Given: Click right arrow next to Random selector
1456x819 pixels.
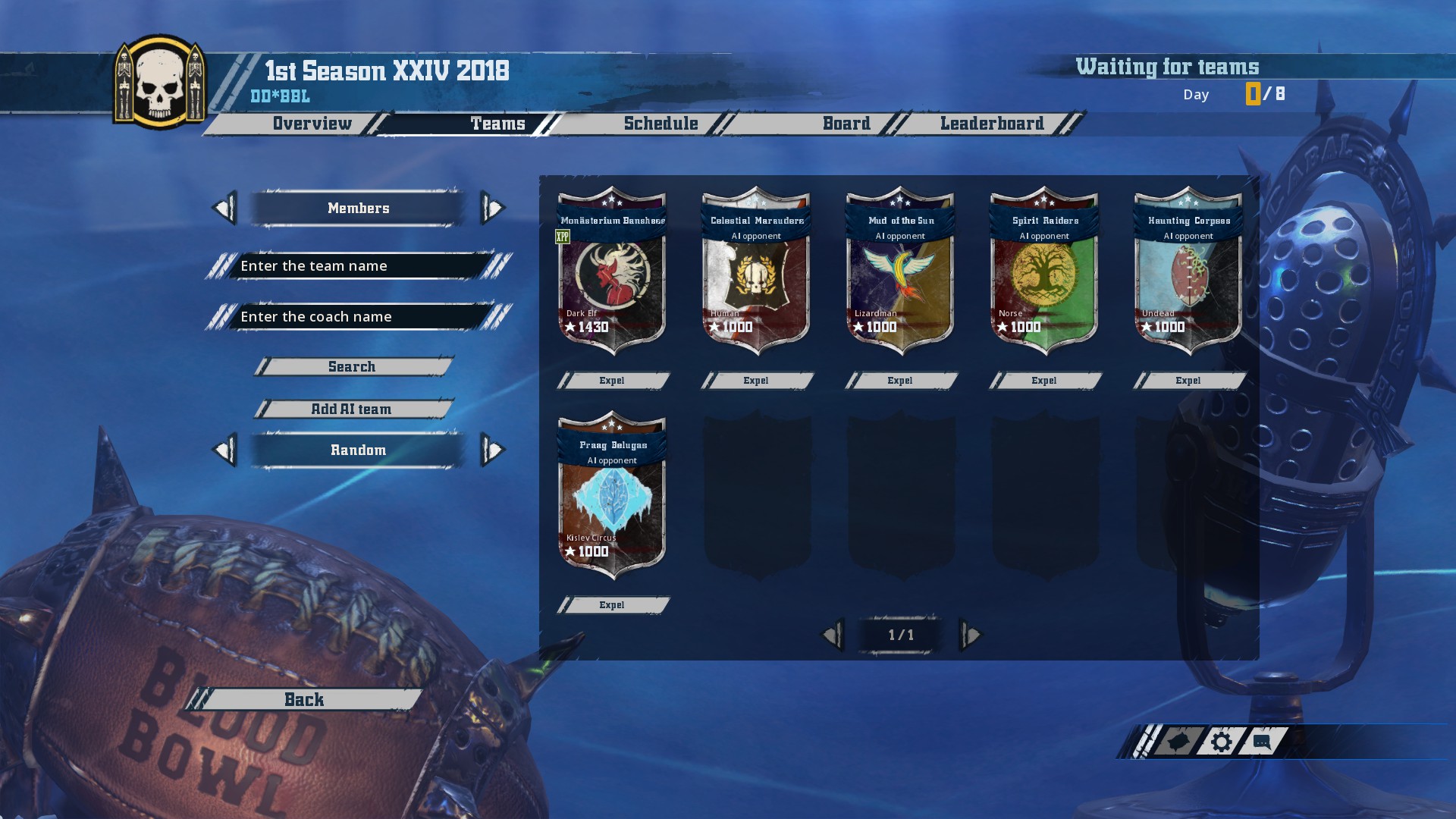Looking at the screenshot, I should 493,450.
